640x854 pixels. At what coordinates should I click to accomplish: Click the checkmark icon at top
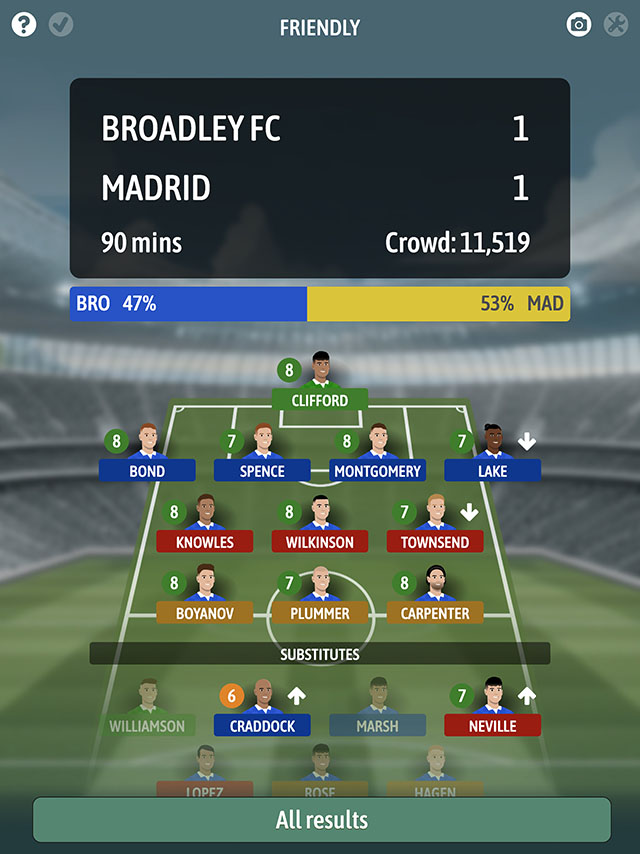(x=61, y=25)
